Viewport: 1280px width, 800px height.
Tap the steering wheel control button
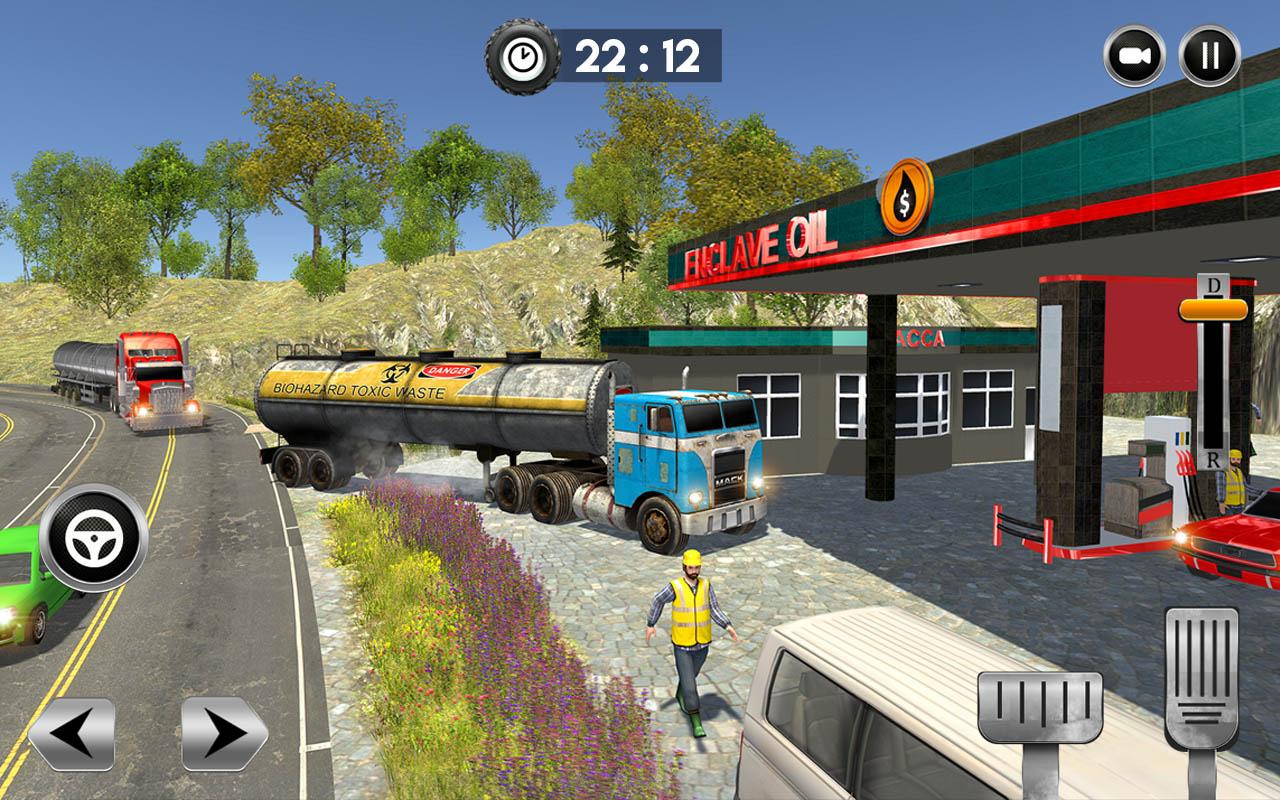94,538
